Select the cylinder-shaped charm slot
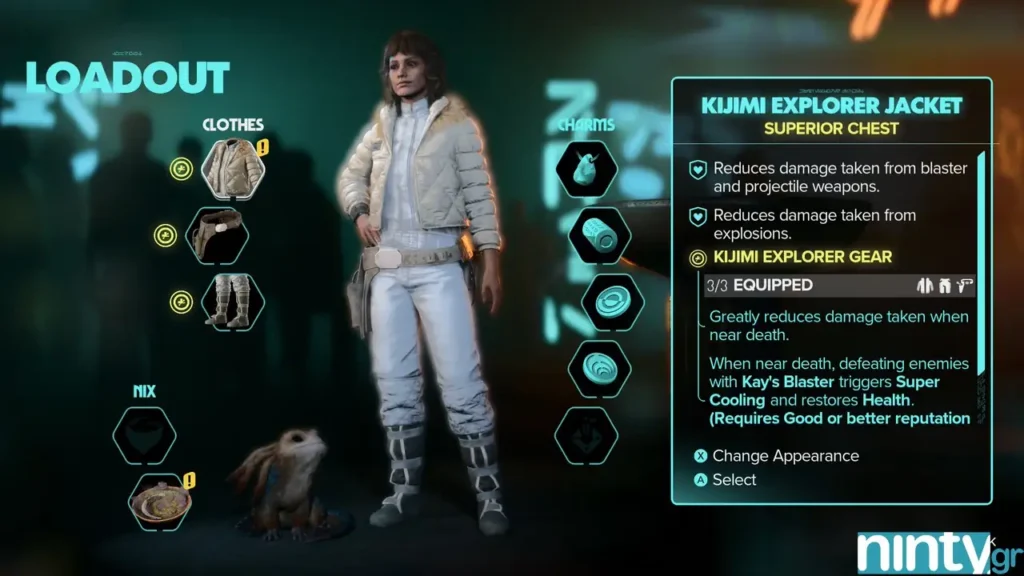 click(x=599, y=235)
